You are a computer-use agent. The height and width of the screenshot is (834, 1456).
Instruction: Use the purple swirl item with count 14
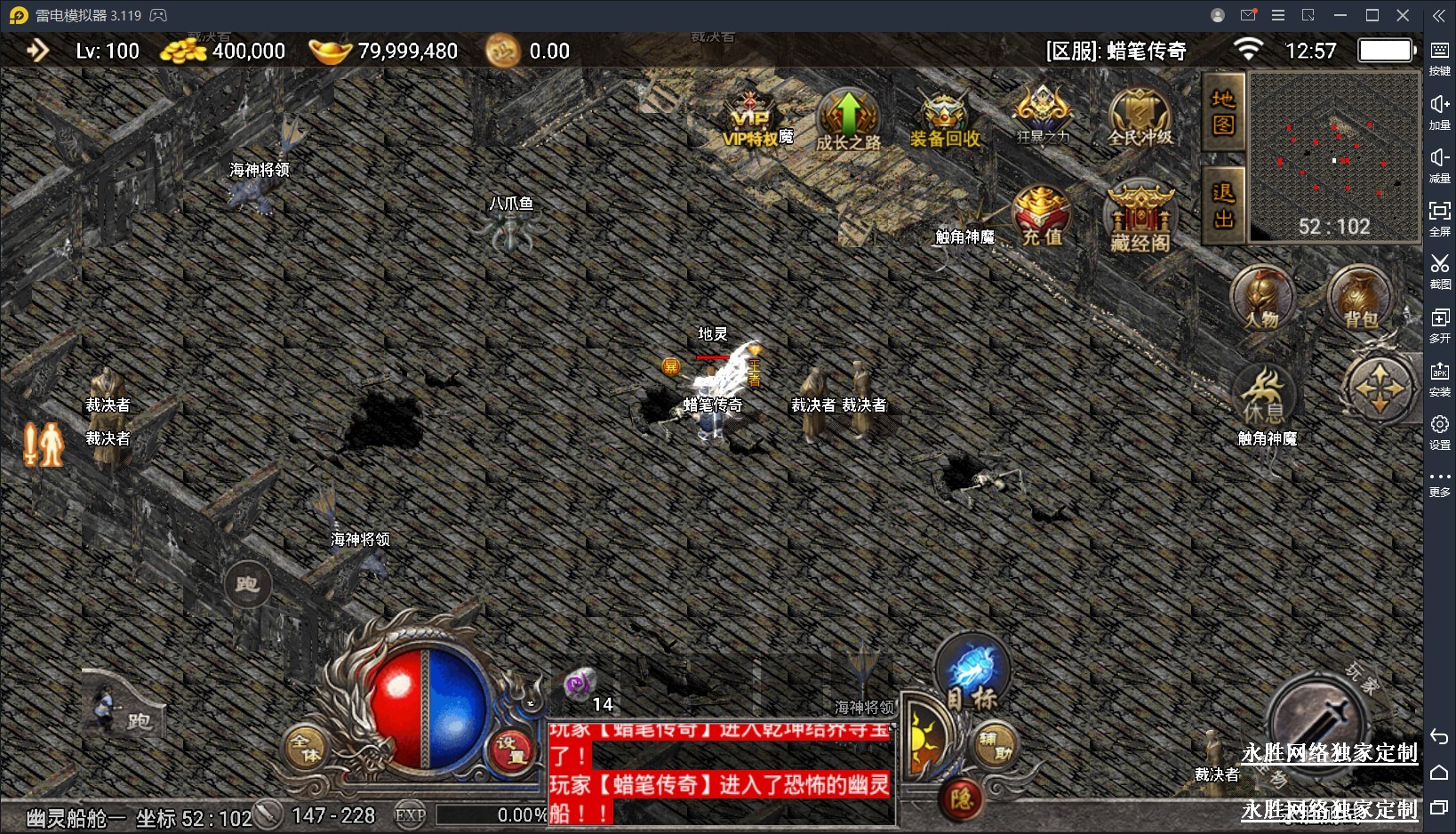click(x=580, y=686)
